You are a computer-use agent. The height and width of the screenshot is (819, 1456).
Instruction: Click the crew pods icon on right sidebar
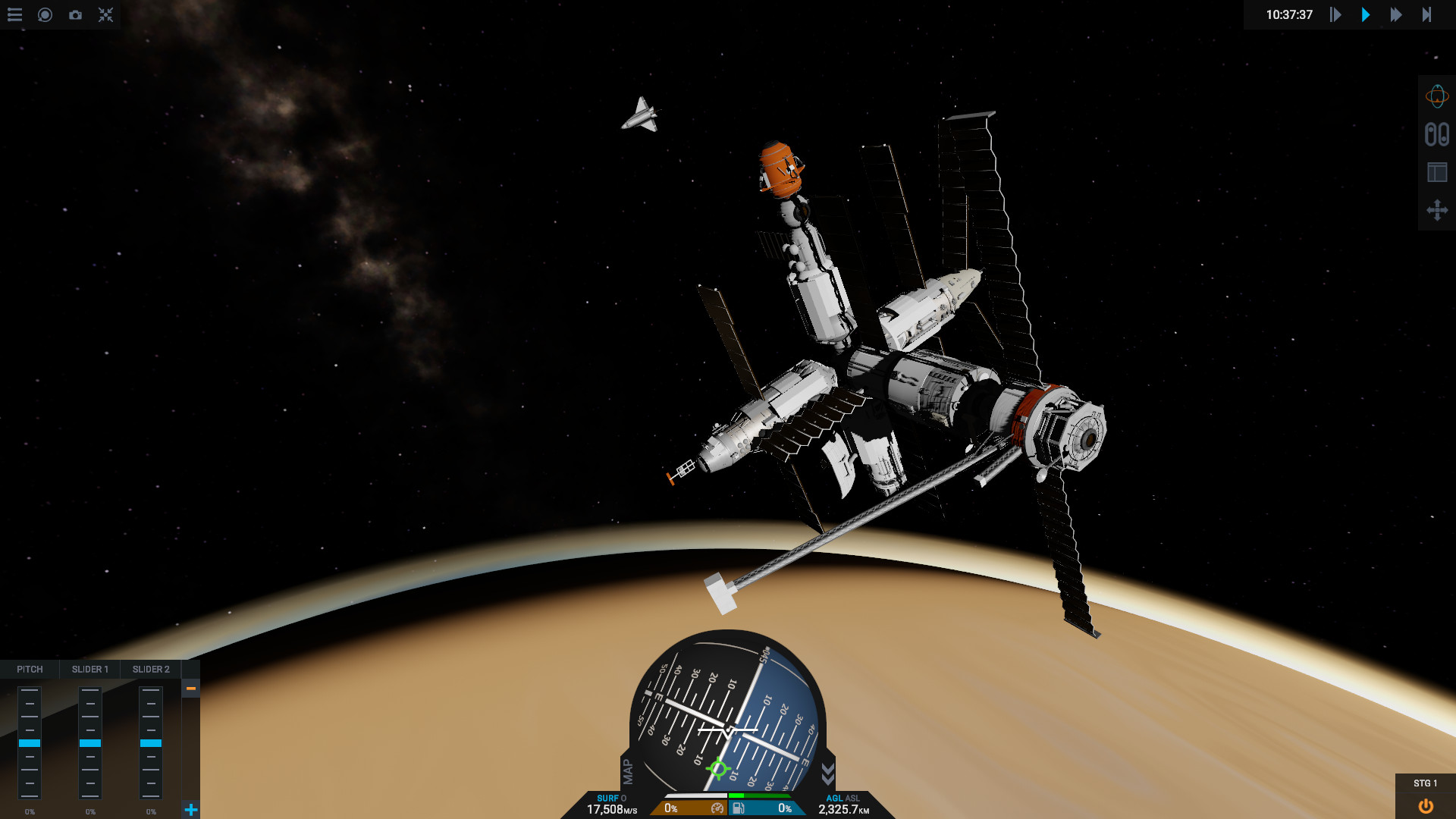click(x=1437, y=135)
